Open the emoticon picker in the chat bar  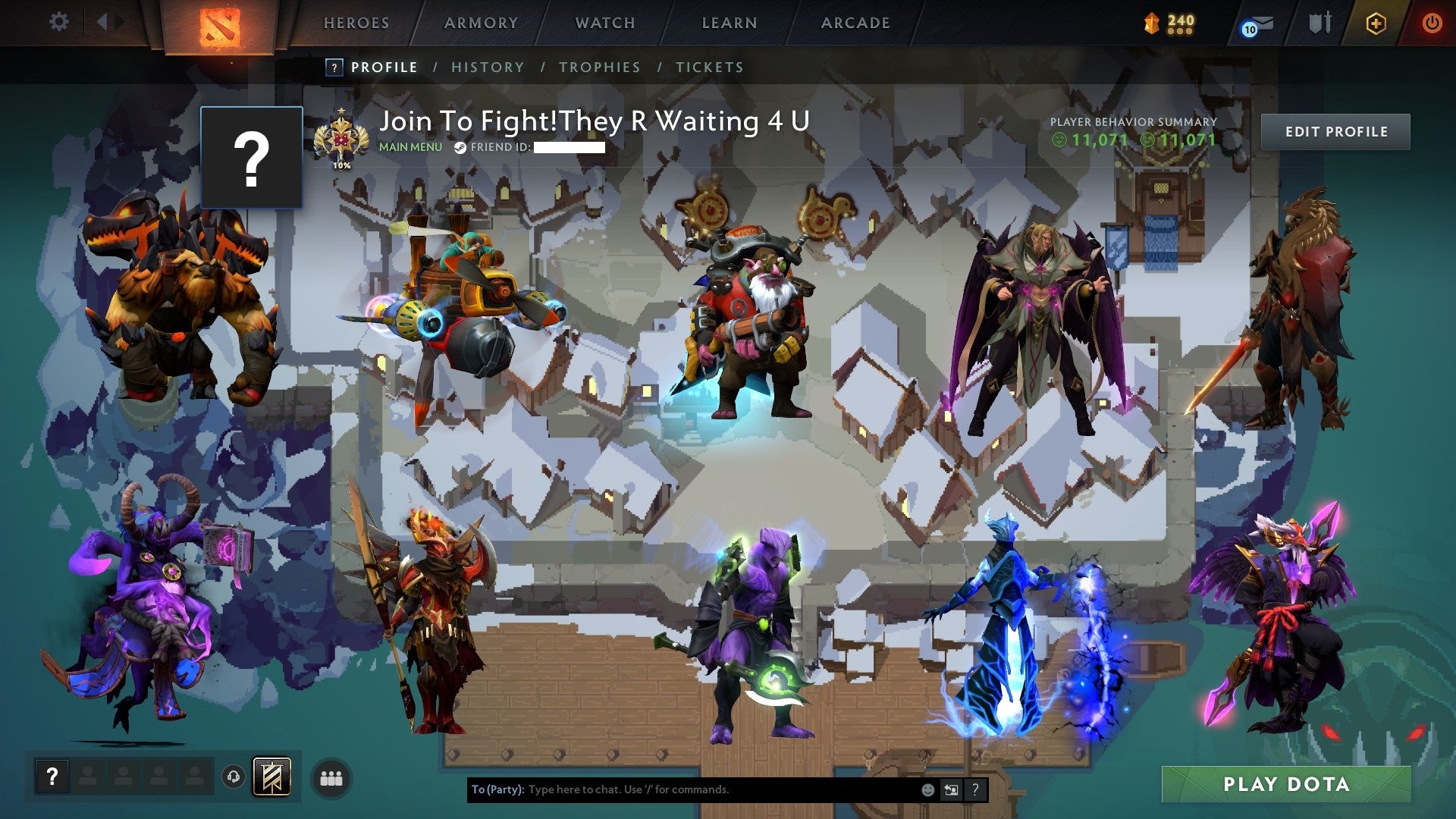(928, 789)
